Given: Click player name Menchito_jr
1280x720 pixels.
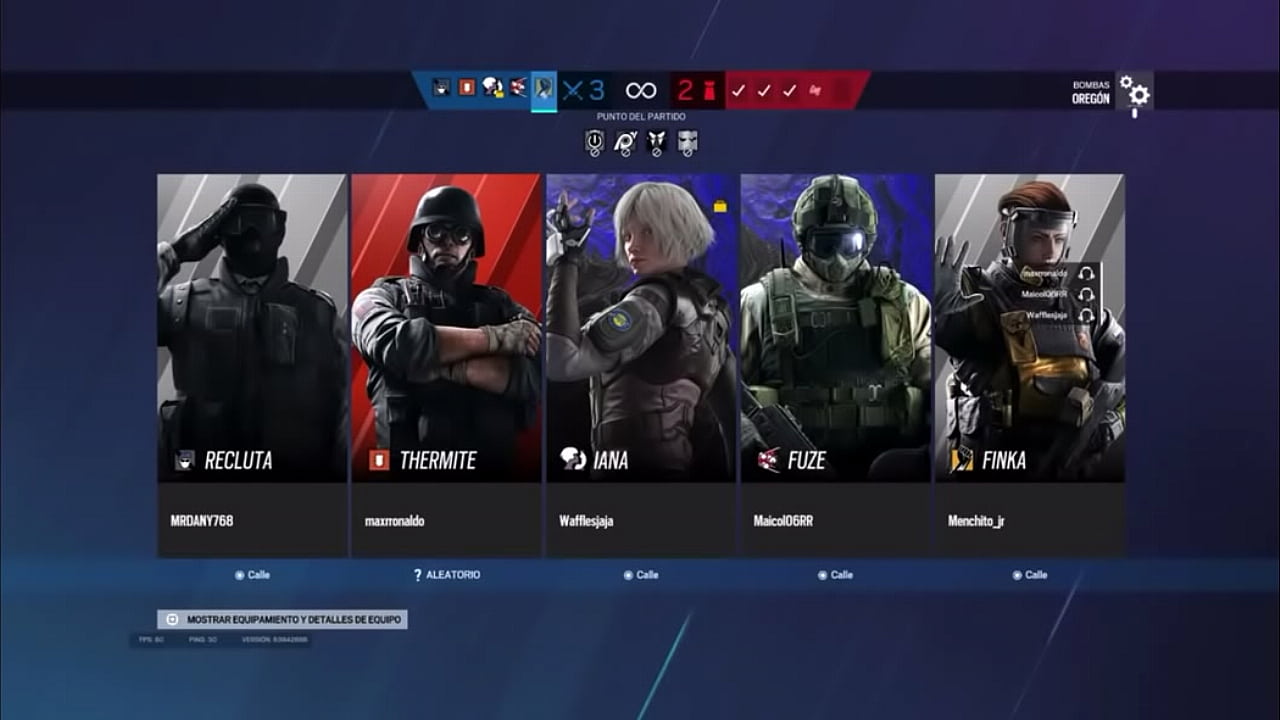Looking at the screenshot, I should tap(976, 521).
